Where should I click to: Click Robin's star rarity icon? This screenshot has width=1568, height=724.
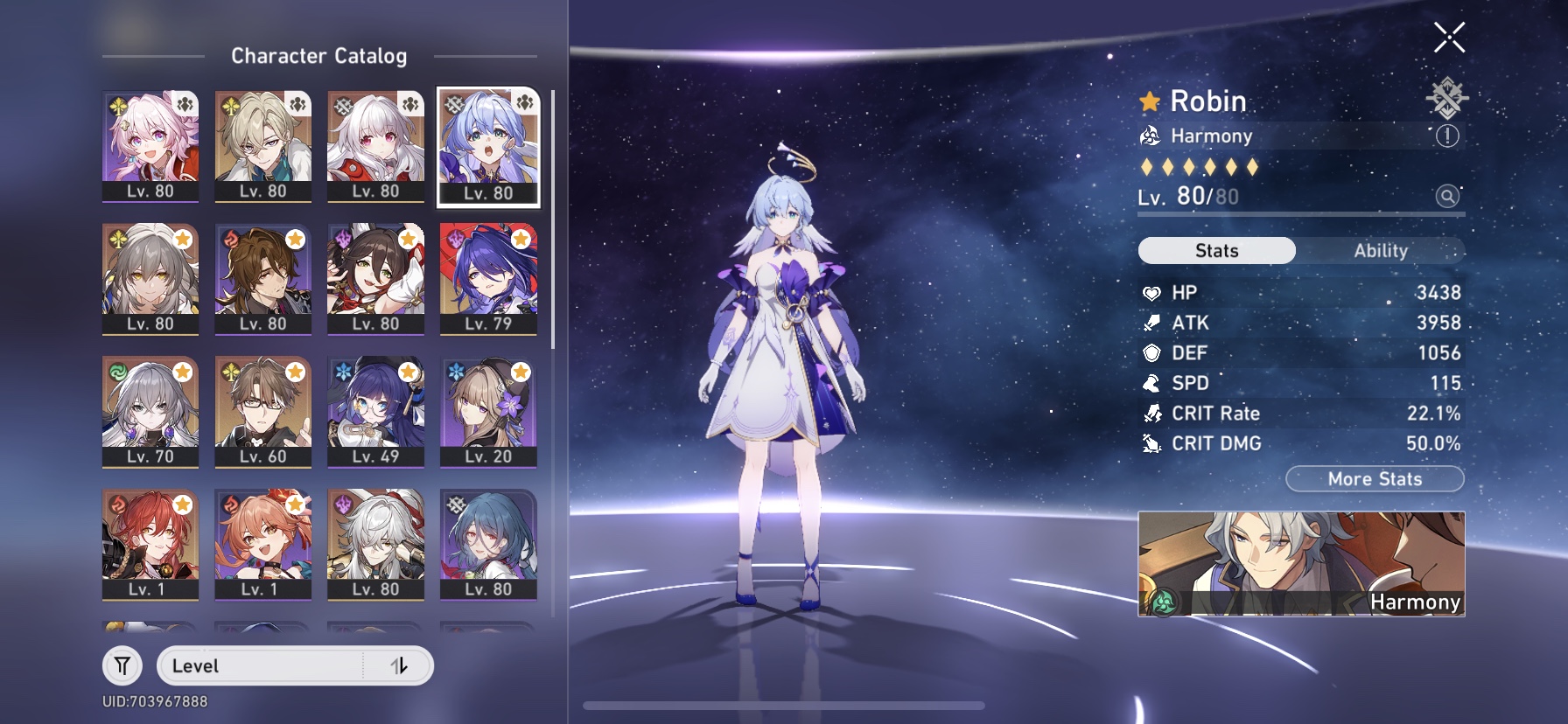point(1148,101)
